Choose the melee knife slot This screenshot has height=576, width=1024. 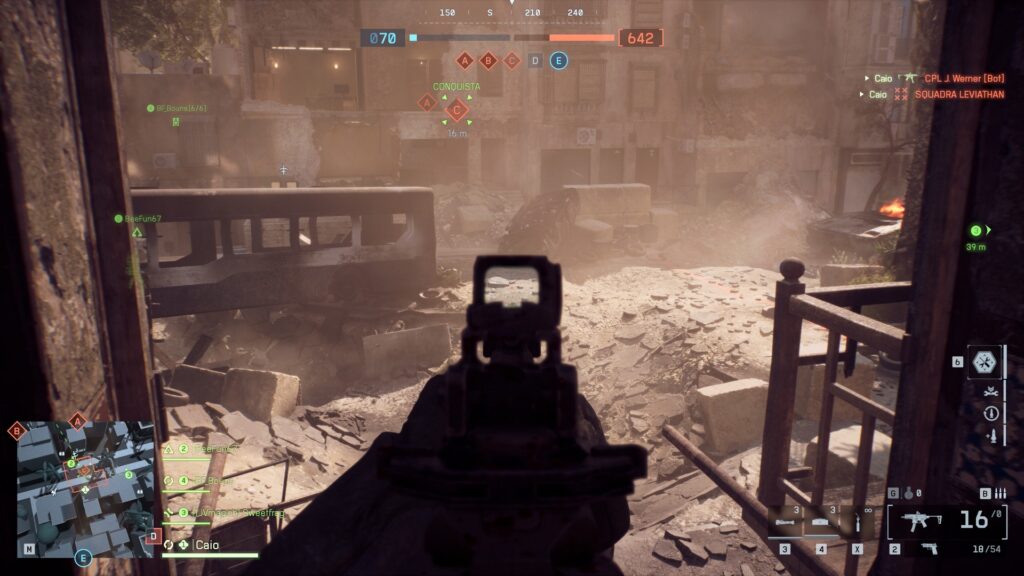[x=858, y=523]
